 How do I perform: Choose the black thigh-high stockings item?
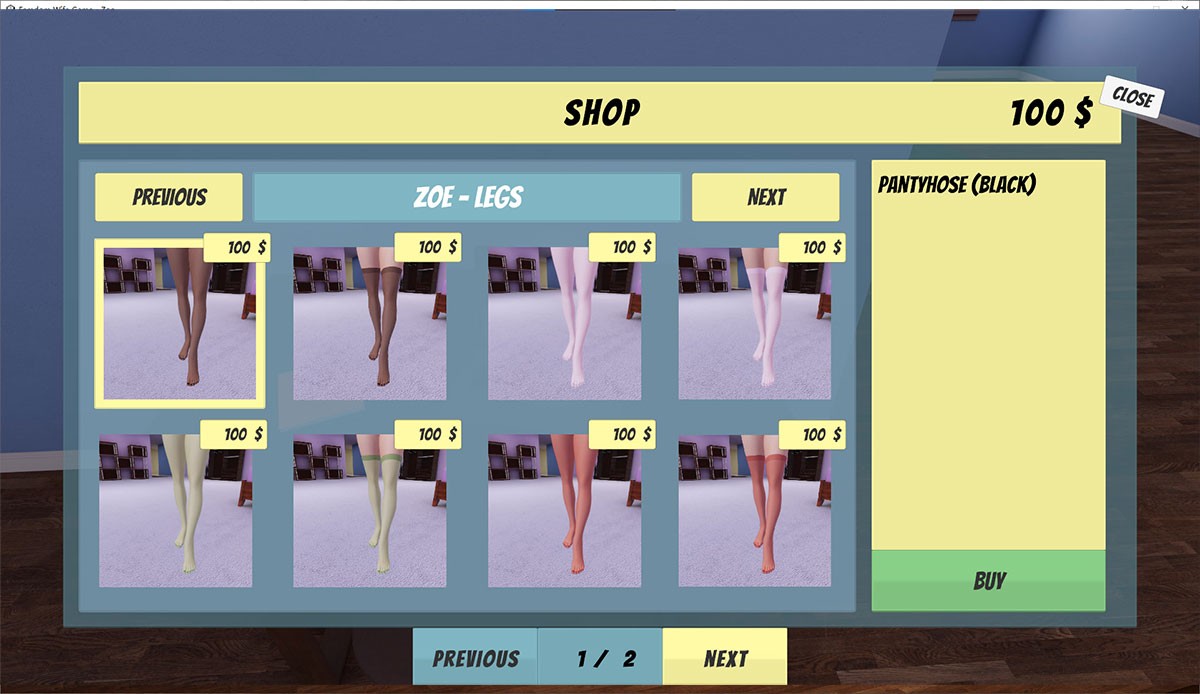(370, 325)
